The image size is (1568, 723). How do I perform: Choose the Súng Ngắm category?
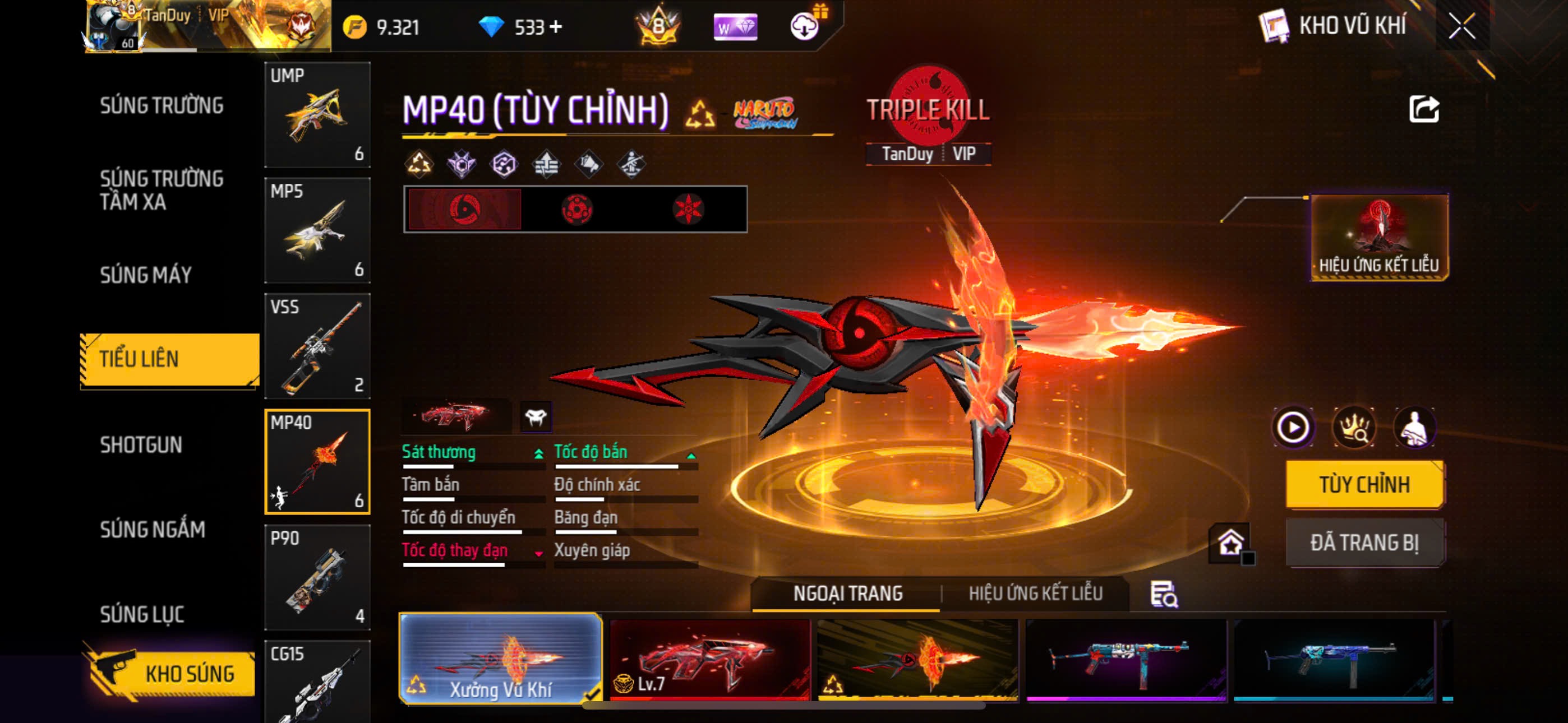152,530
